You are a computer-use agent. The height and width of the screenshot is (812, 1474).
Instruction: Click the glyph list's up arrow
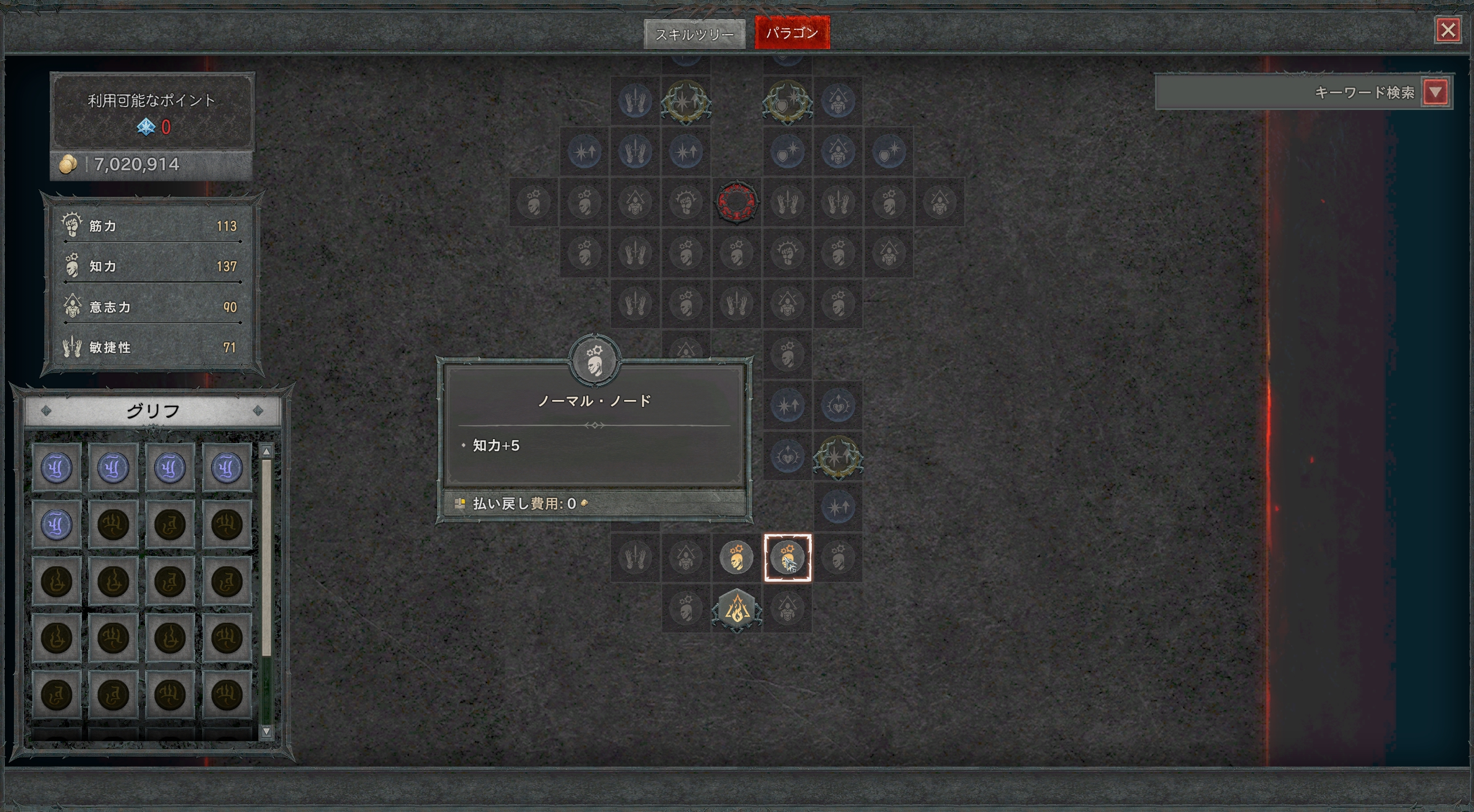(266, 452)
